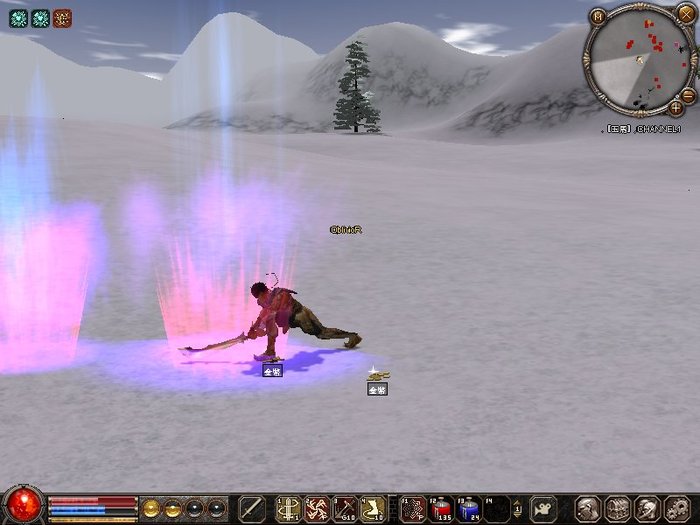Close the minimap with the X button
Viewport: 700px width, 525px height.
point(685,13)
